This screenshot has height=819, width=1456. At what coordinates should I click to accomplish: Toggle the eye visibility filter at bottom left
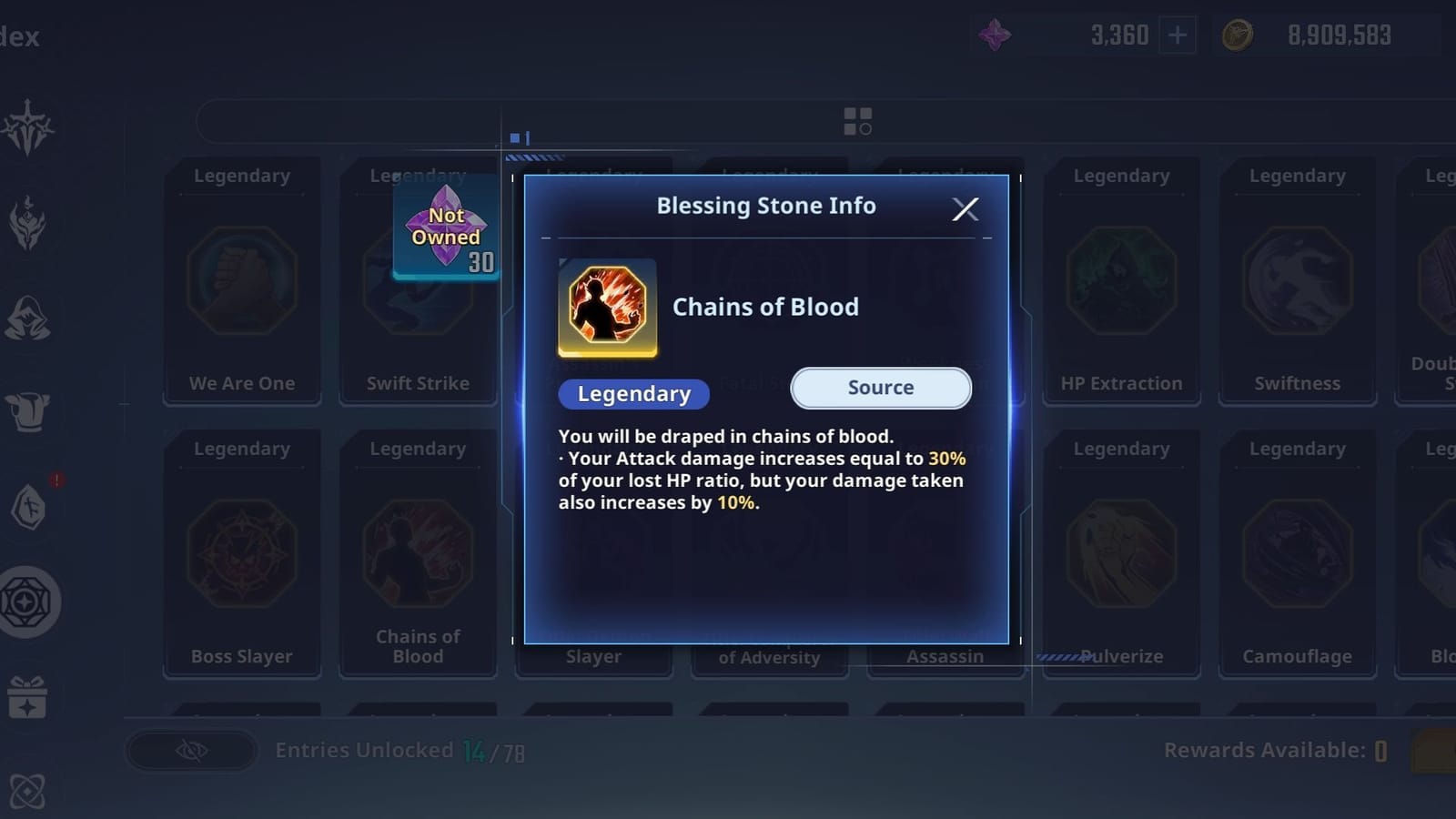pos(189,751)
